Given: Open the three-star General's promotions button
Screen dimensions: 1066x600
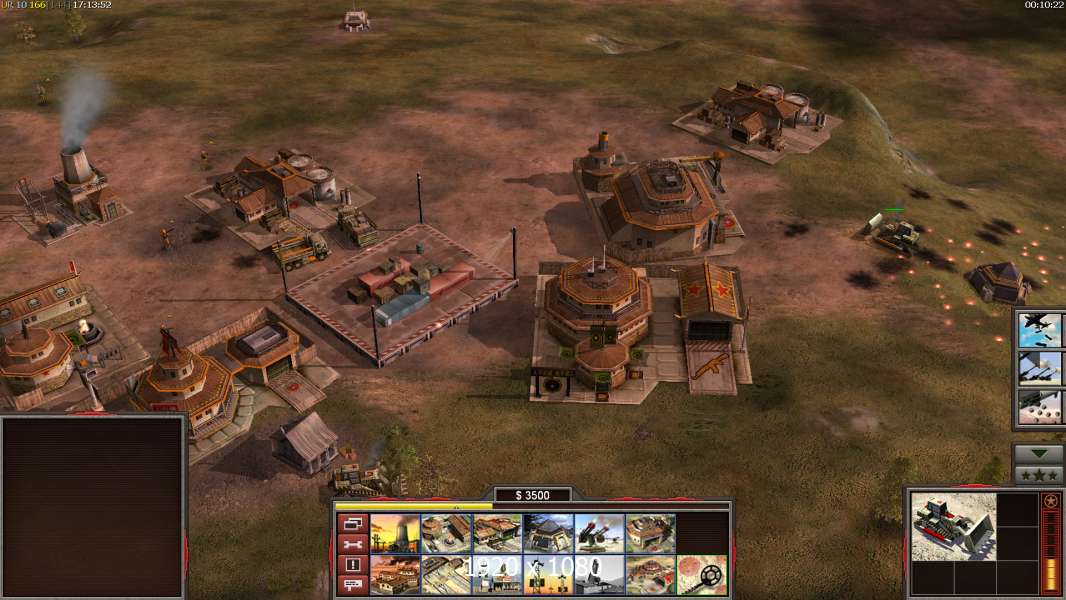Looking at the screenshot, I should 1038,475.
